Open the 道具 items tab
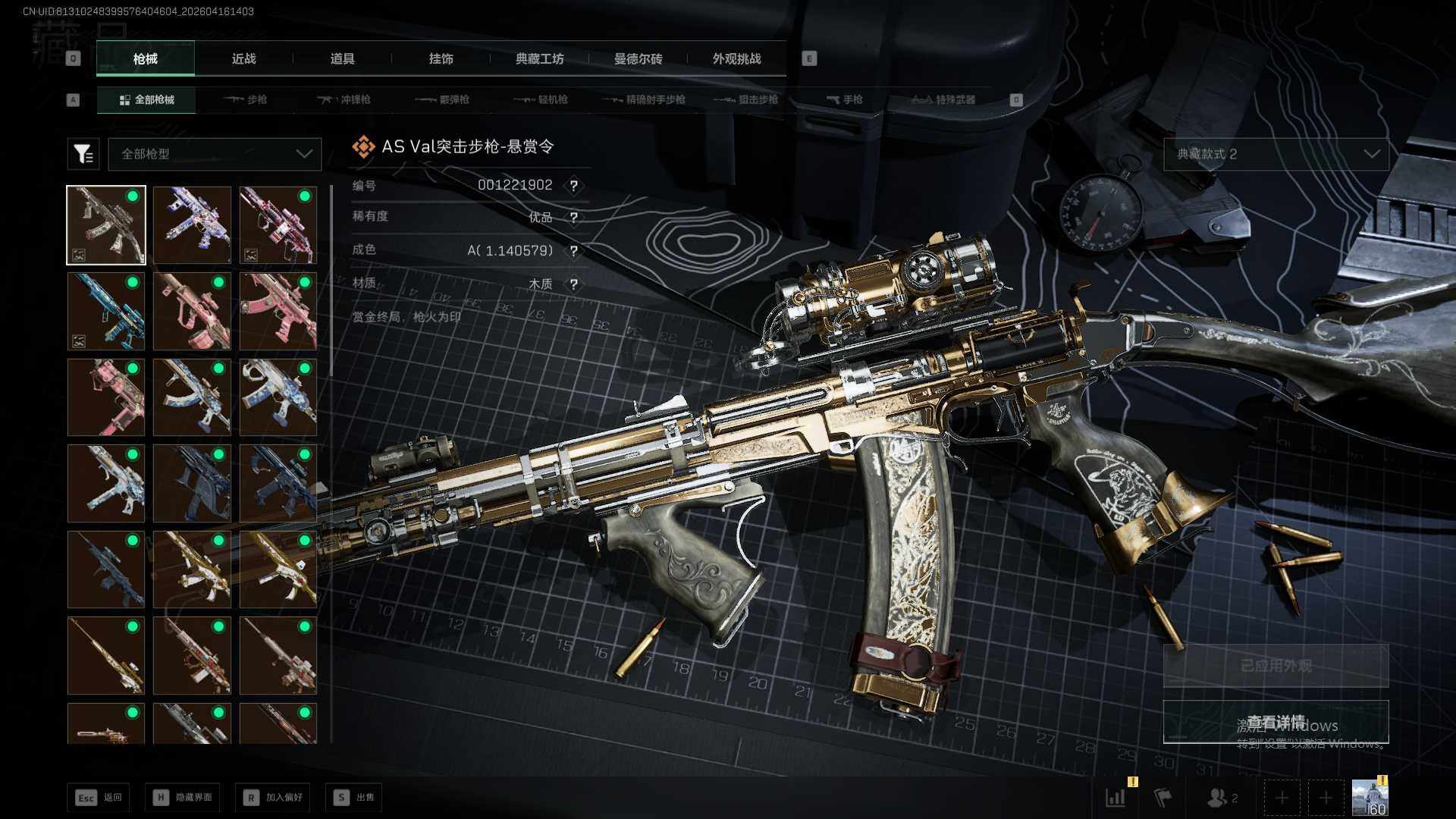 click(x=342, y=58)
